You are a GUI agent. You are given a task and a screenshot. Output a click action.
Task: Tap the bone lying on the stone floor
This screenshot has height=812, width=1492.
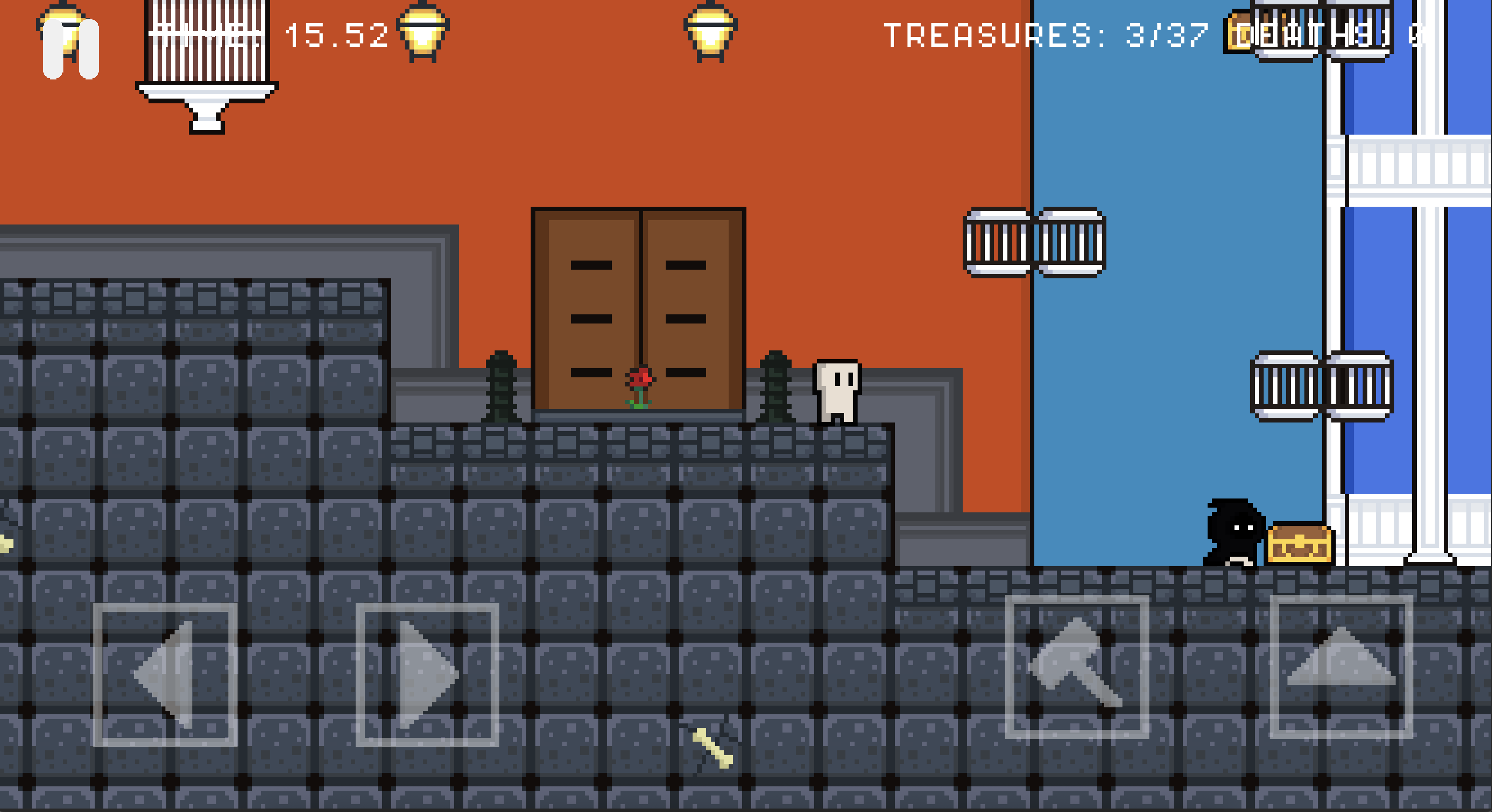(713, 747)
